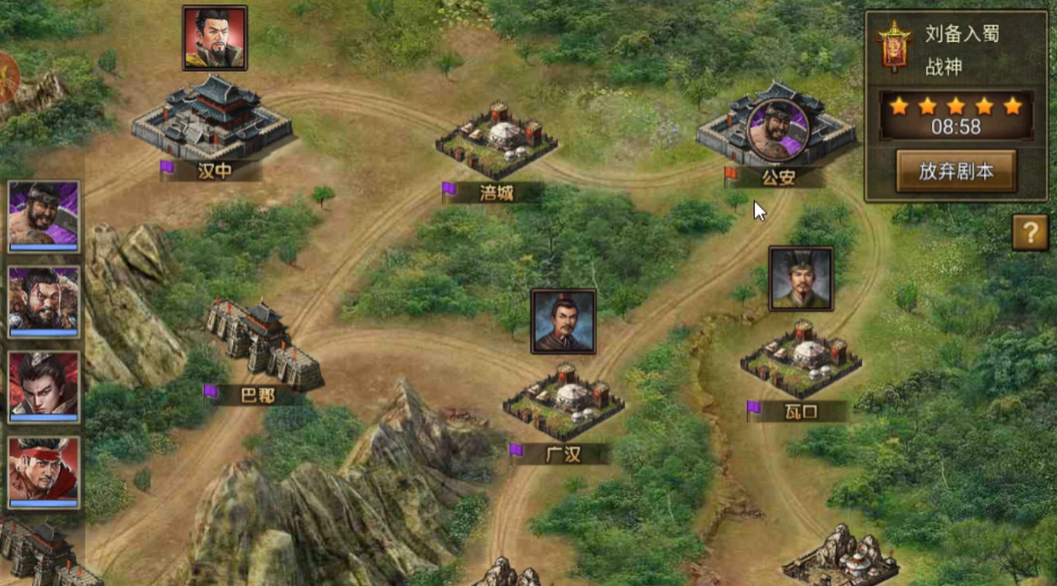The width and height of the screenshot is (1057, 586).
Task: Click the enemy general portrait above 汉中
Action: (215, 38)
